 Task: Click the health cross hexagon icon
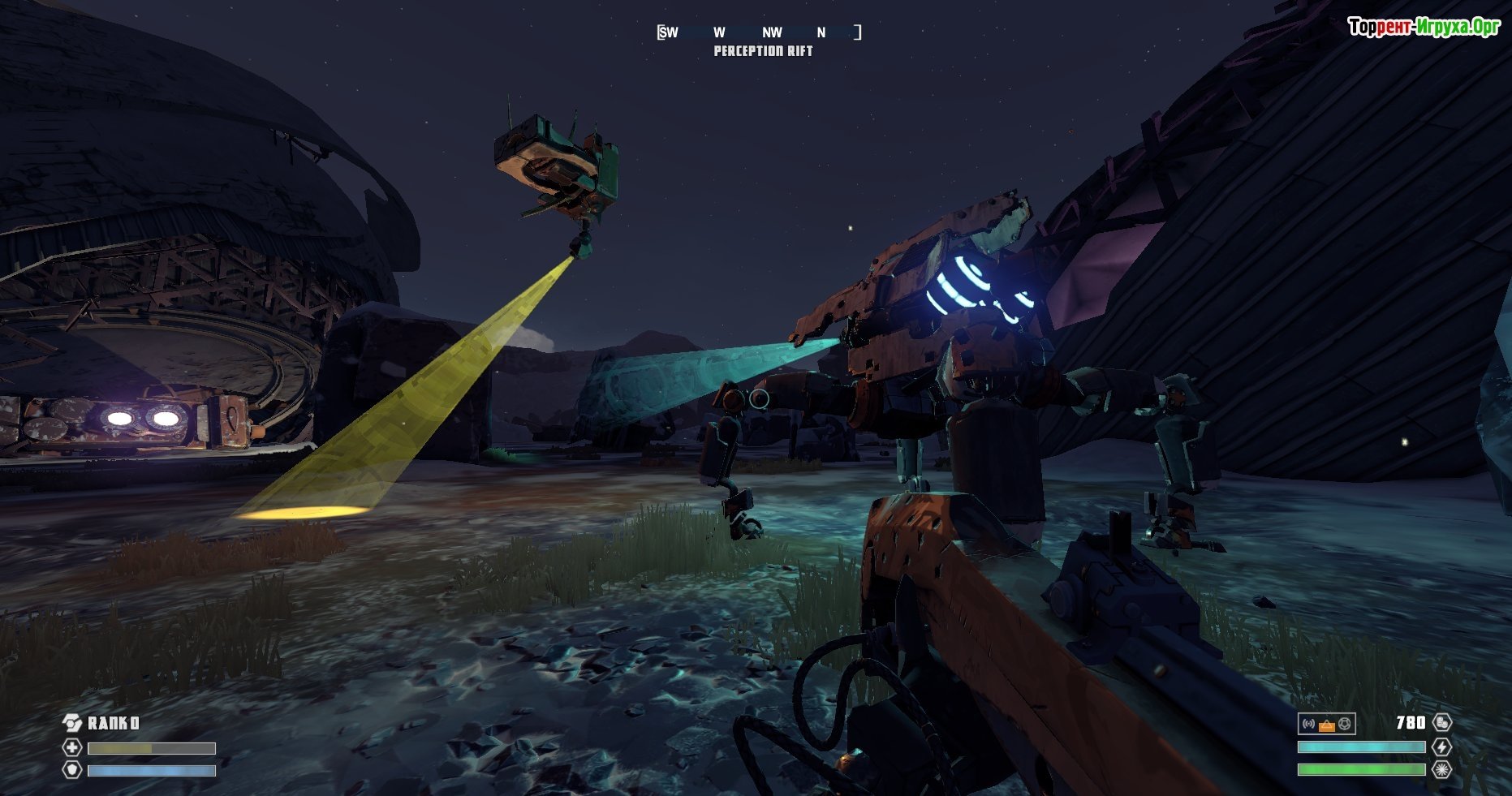pos(72,748)
